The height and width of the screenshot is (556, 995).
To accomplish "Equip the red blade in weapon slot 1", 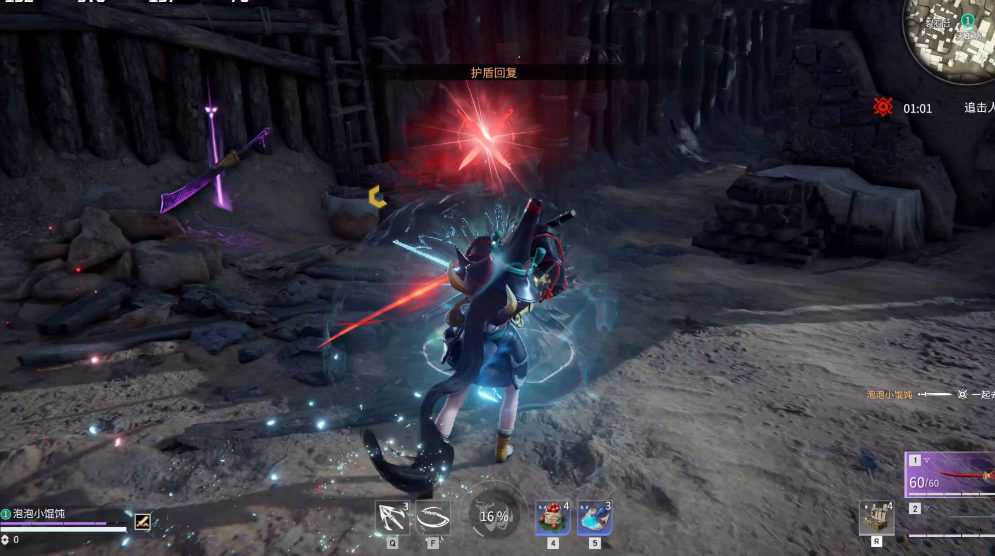I will click(950, 476).
